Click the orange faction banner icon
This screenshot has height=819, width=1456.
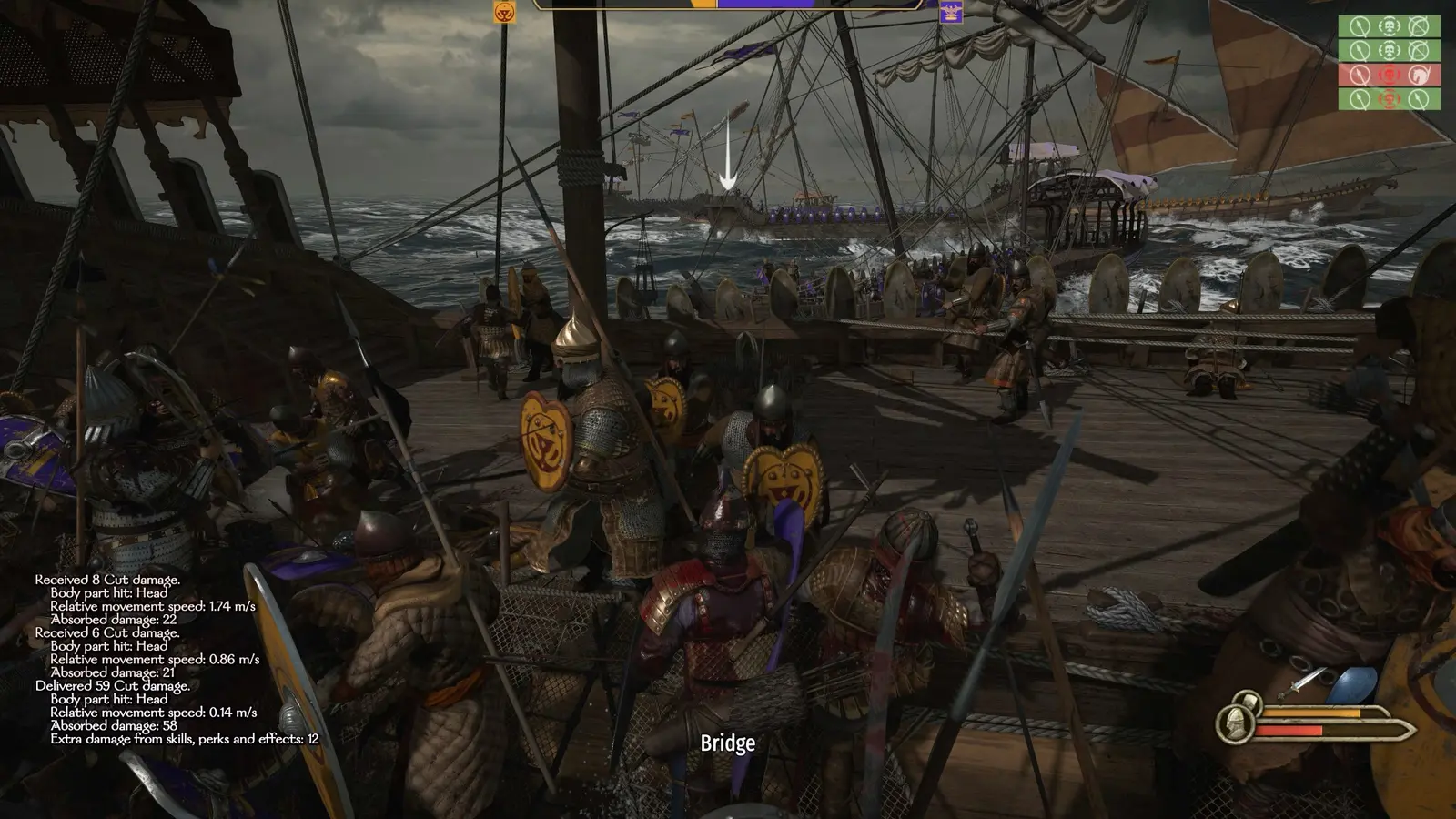(504, 12)
